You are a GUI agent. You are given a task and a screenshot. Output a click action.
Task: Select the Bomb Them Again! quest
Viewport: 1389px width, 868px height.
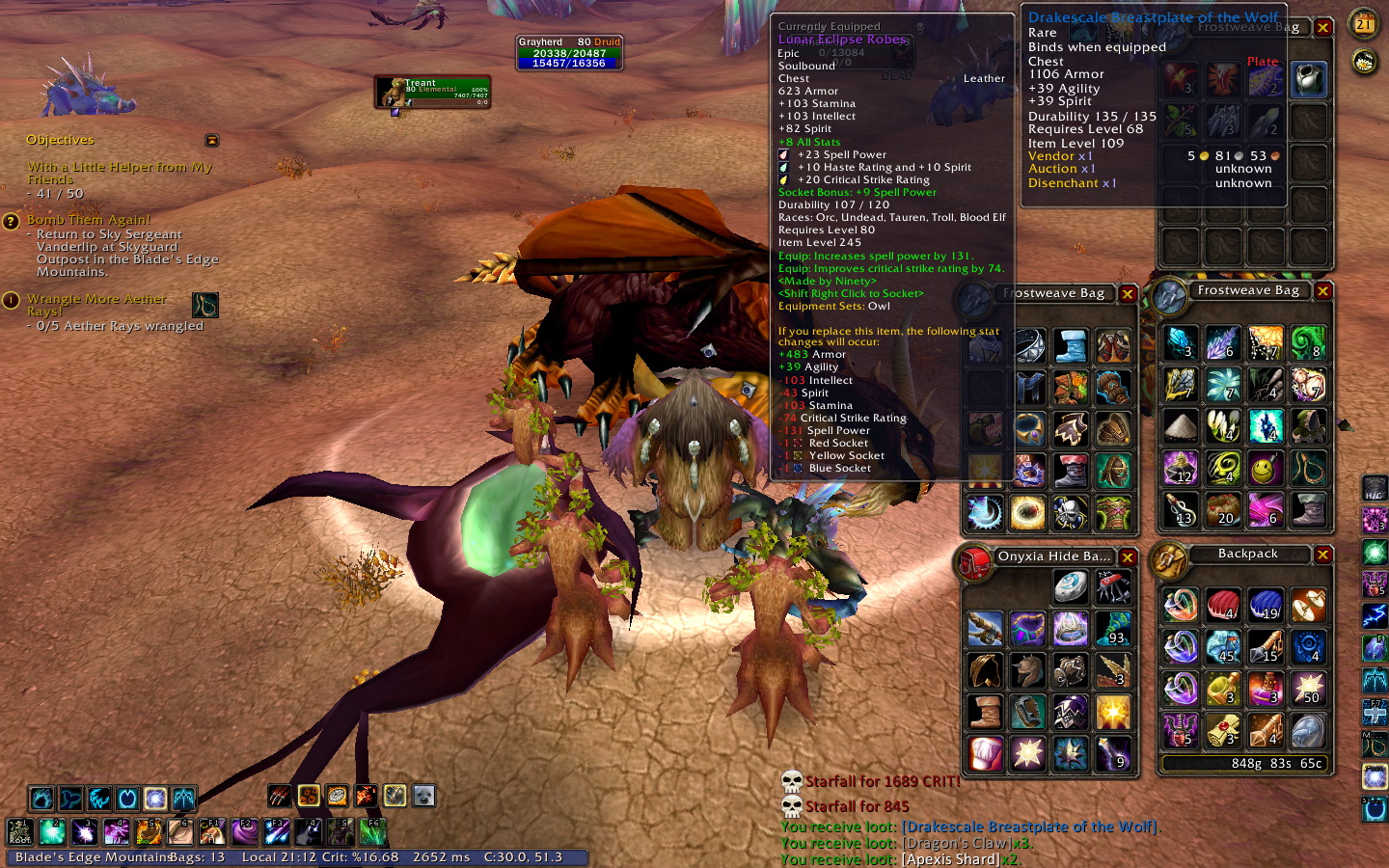point(89,220)
